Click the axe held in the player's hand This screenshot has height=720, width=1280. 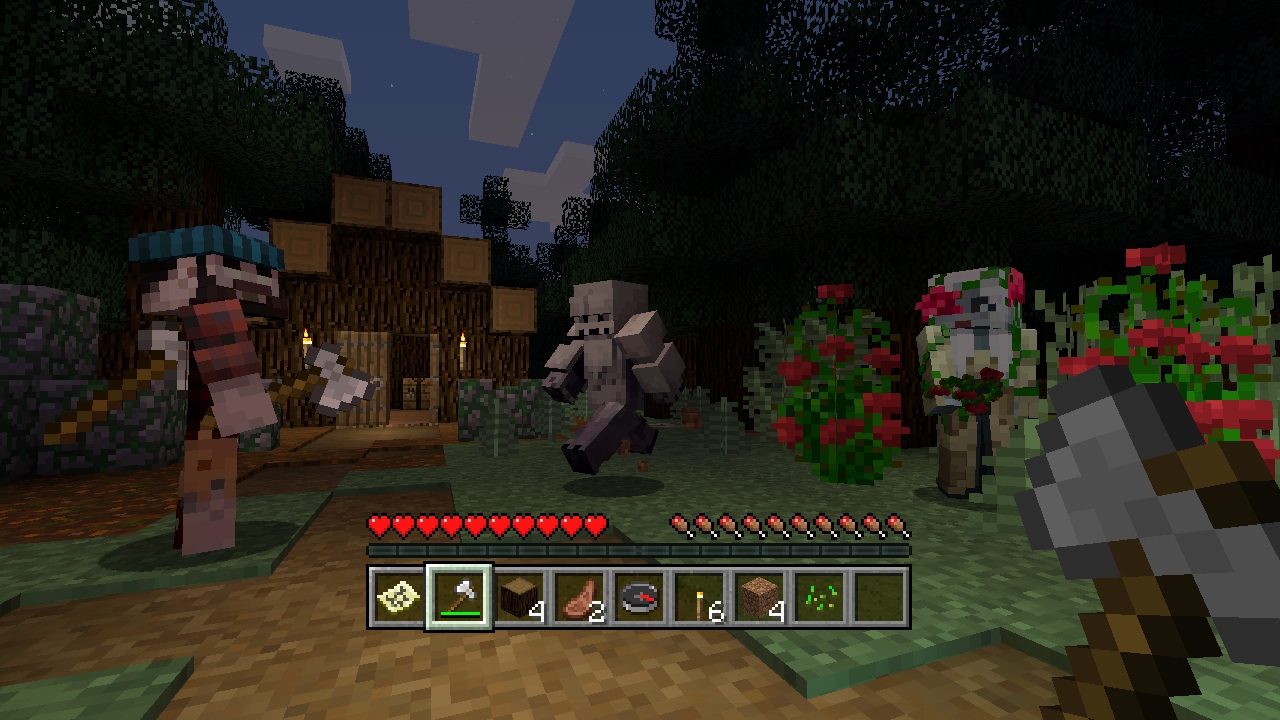(1110, 480)
